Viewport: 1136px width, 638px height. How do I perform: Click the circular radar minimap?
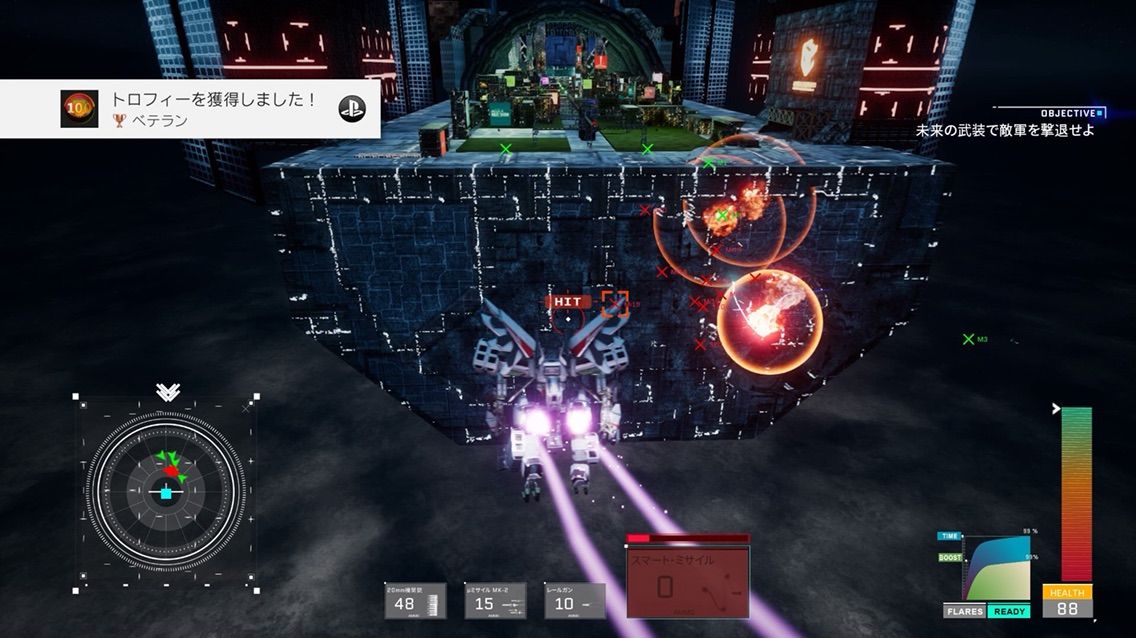coord(166,491)
